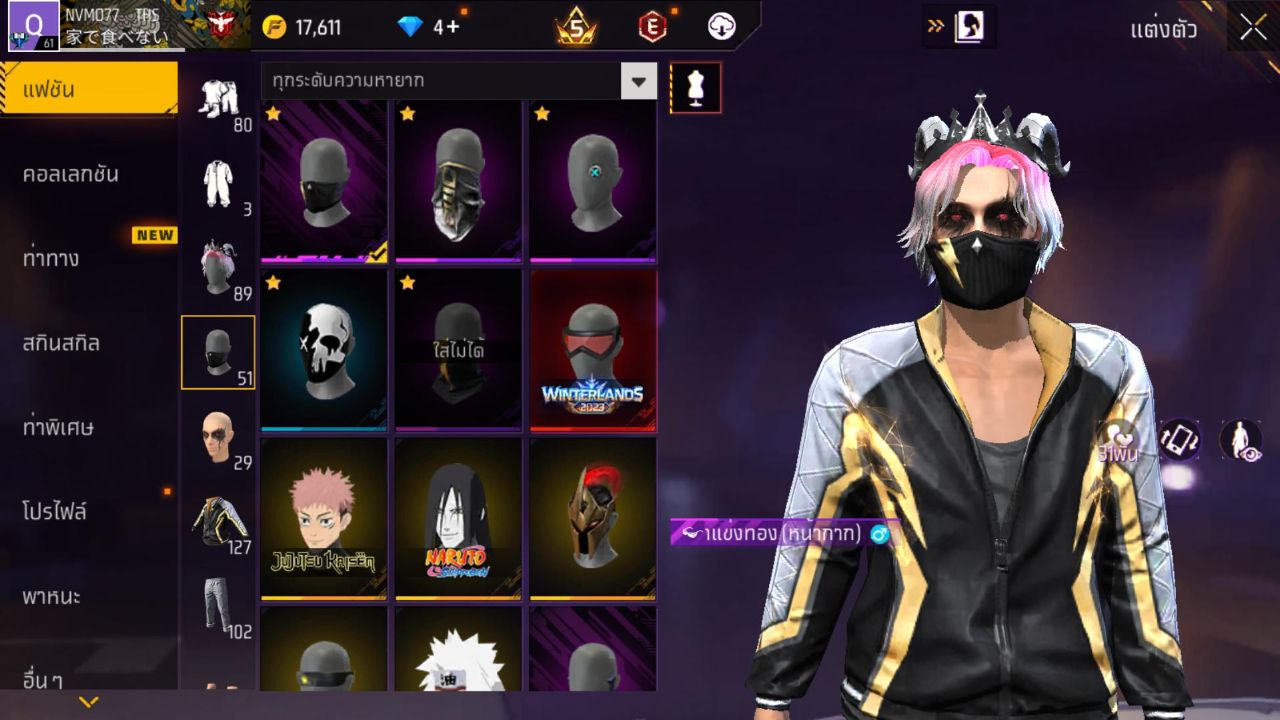Viewport: 1280px width, 720px height.
Task: Click the red E badge icon
Action: pos(653,27)
